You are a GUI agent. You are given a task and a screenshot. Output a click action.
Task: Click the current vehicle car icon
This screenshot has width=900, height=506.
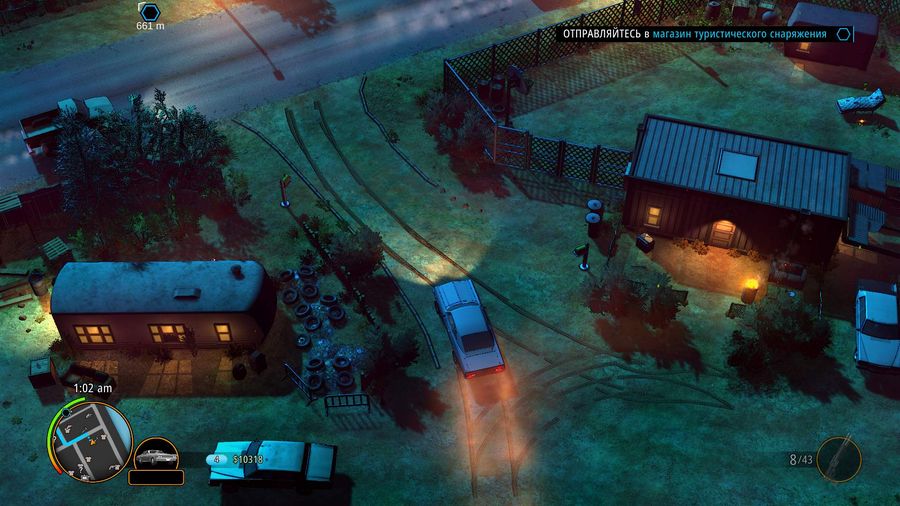(156, 456)
